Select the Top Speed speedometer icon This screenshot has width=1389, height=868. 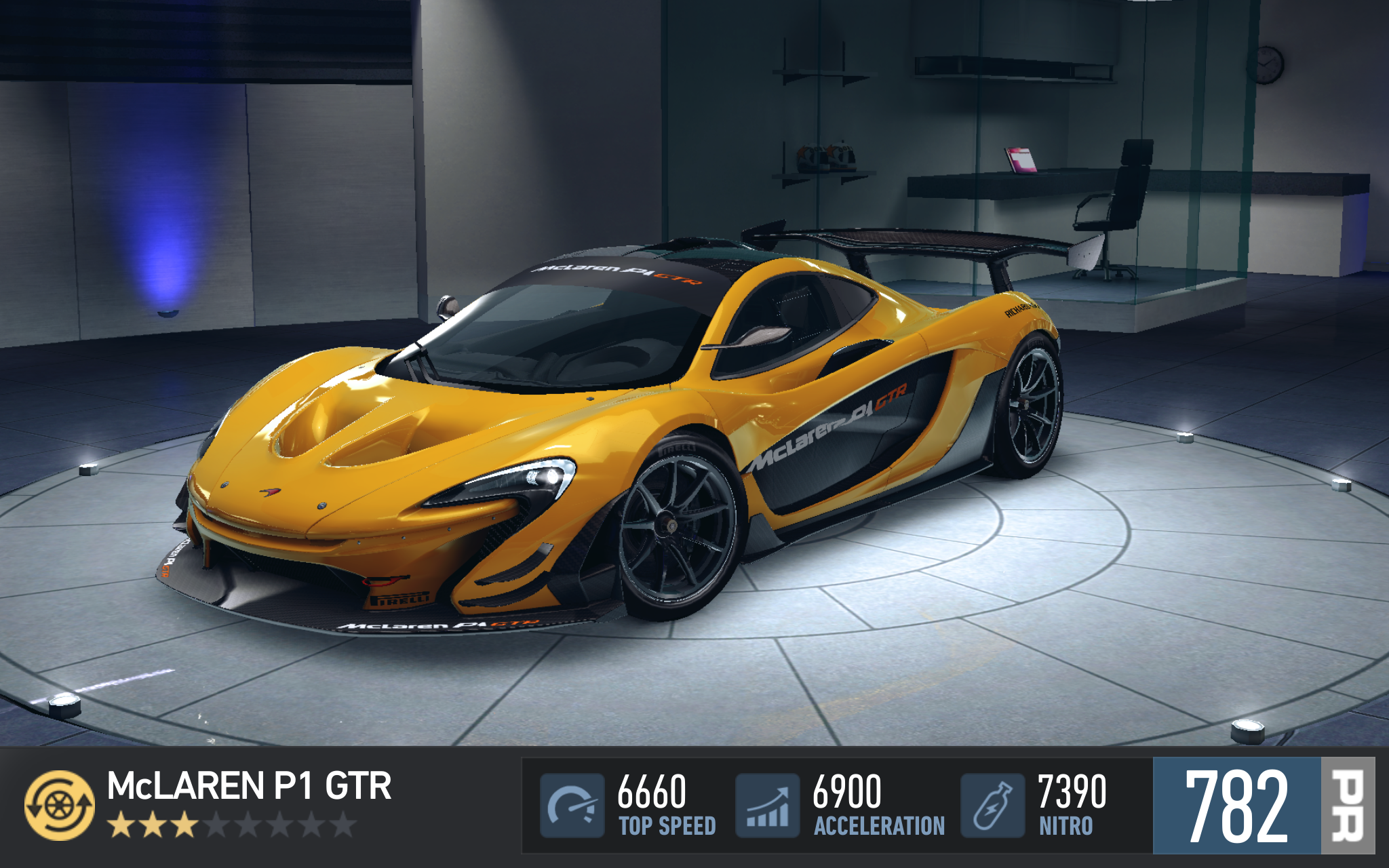pos(572,806)
